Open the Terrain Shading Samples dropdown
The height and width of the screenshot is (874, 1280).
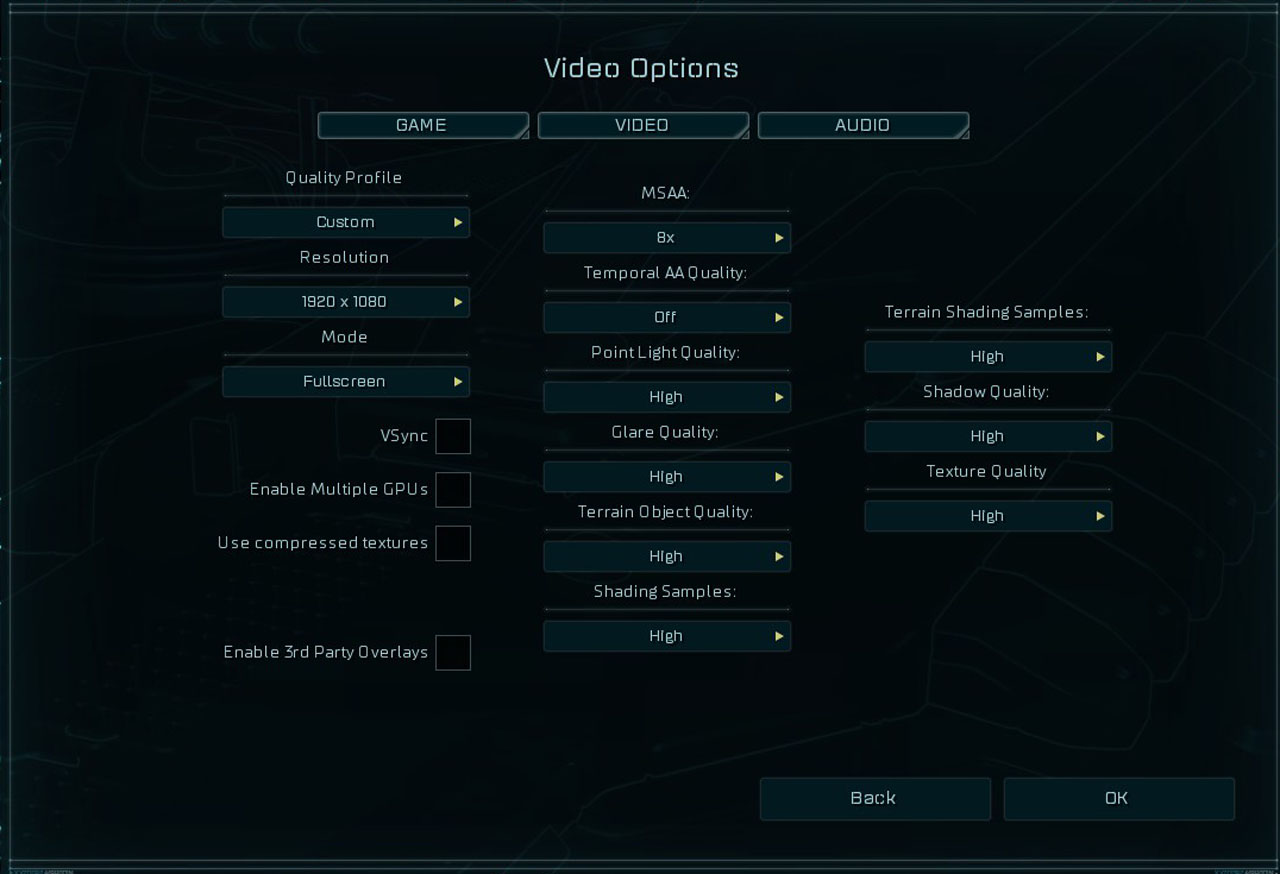(x=988, y=357)
